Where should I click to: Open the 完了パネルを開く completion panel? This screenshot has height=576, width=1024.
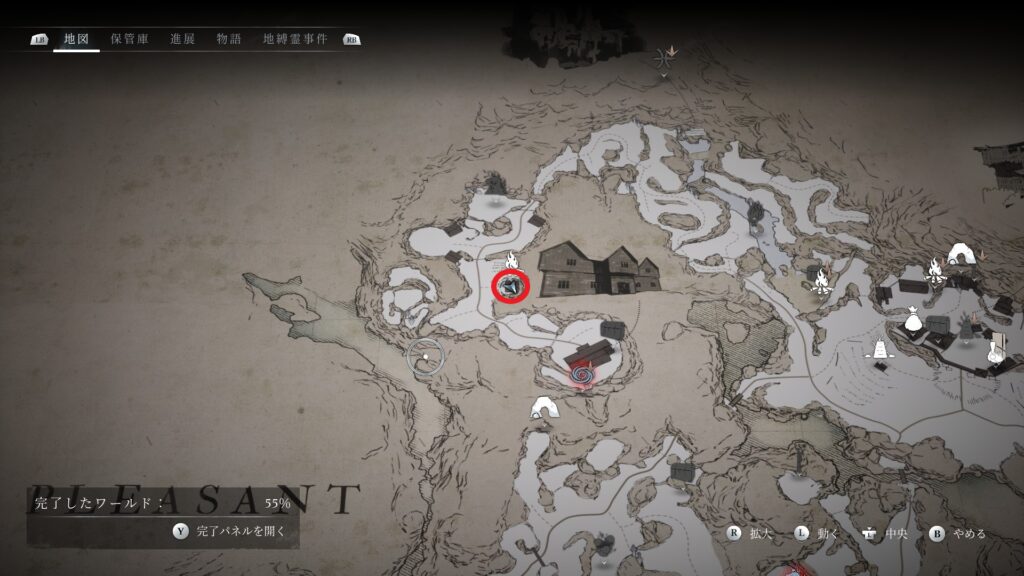(x=240, y=531)
